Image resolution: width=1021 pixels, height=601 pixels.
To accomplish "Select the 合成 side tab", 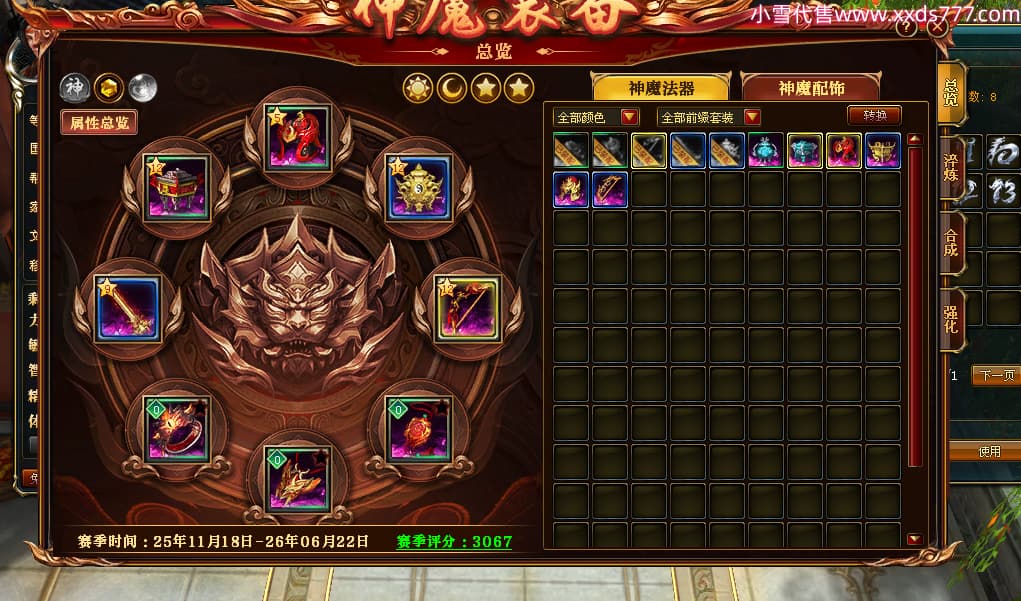I will point(951,243).
